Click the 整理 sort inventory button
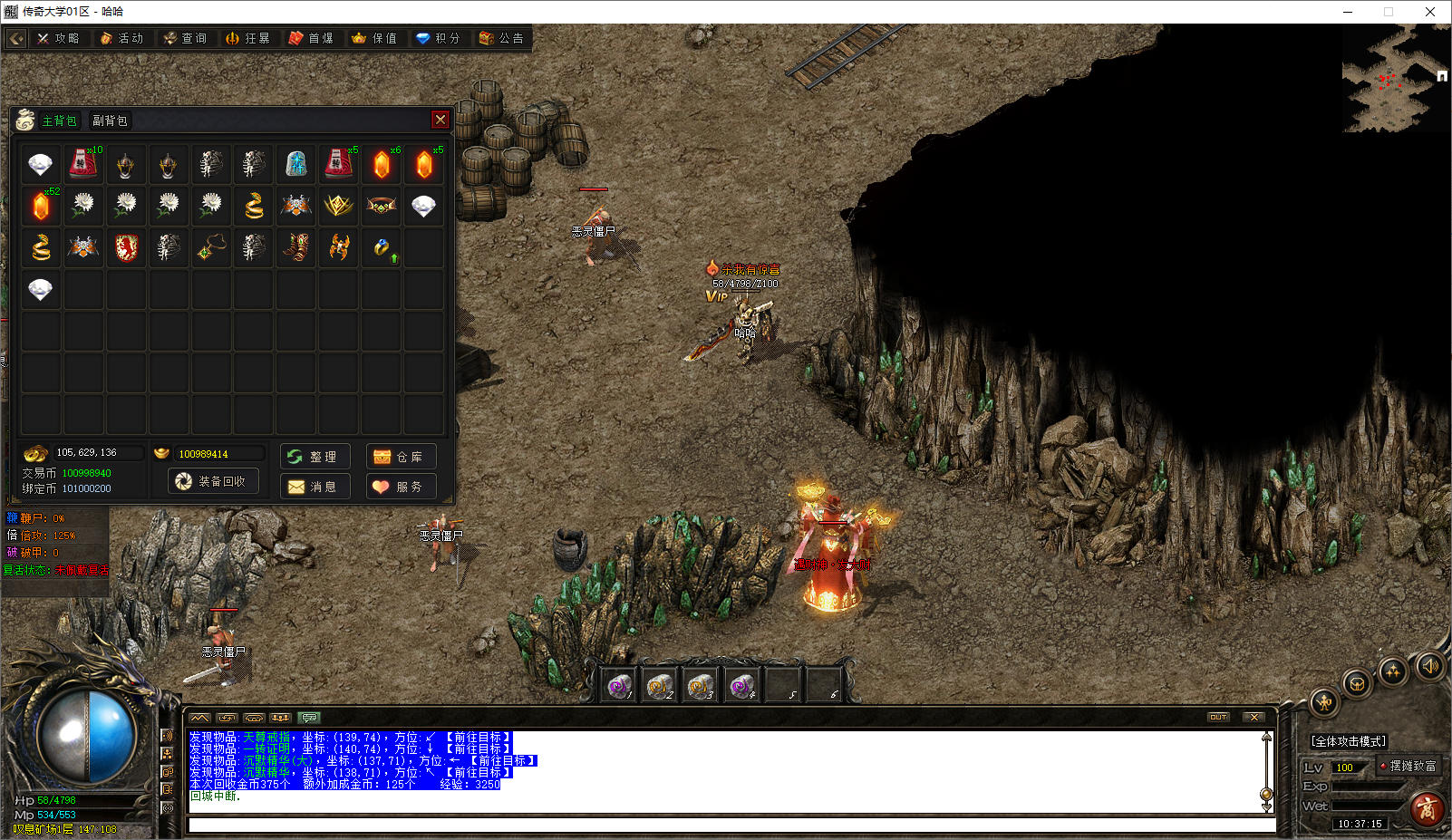Viewport: 1452px width, 840px height. click(315, 457)
